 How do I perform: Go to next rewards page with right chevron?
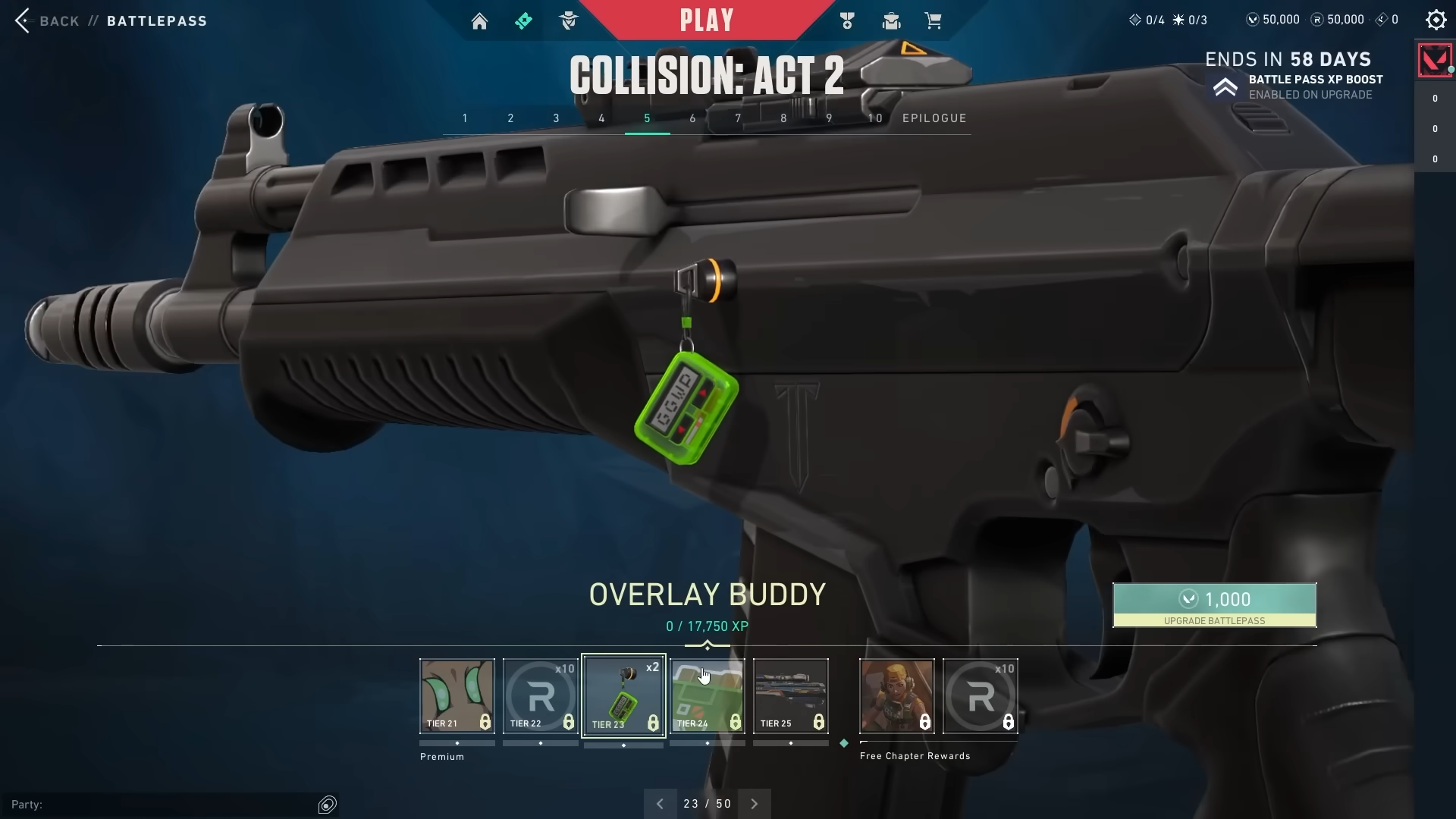click(754, 803)
